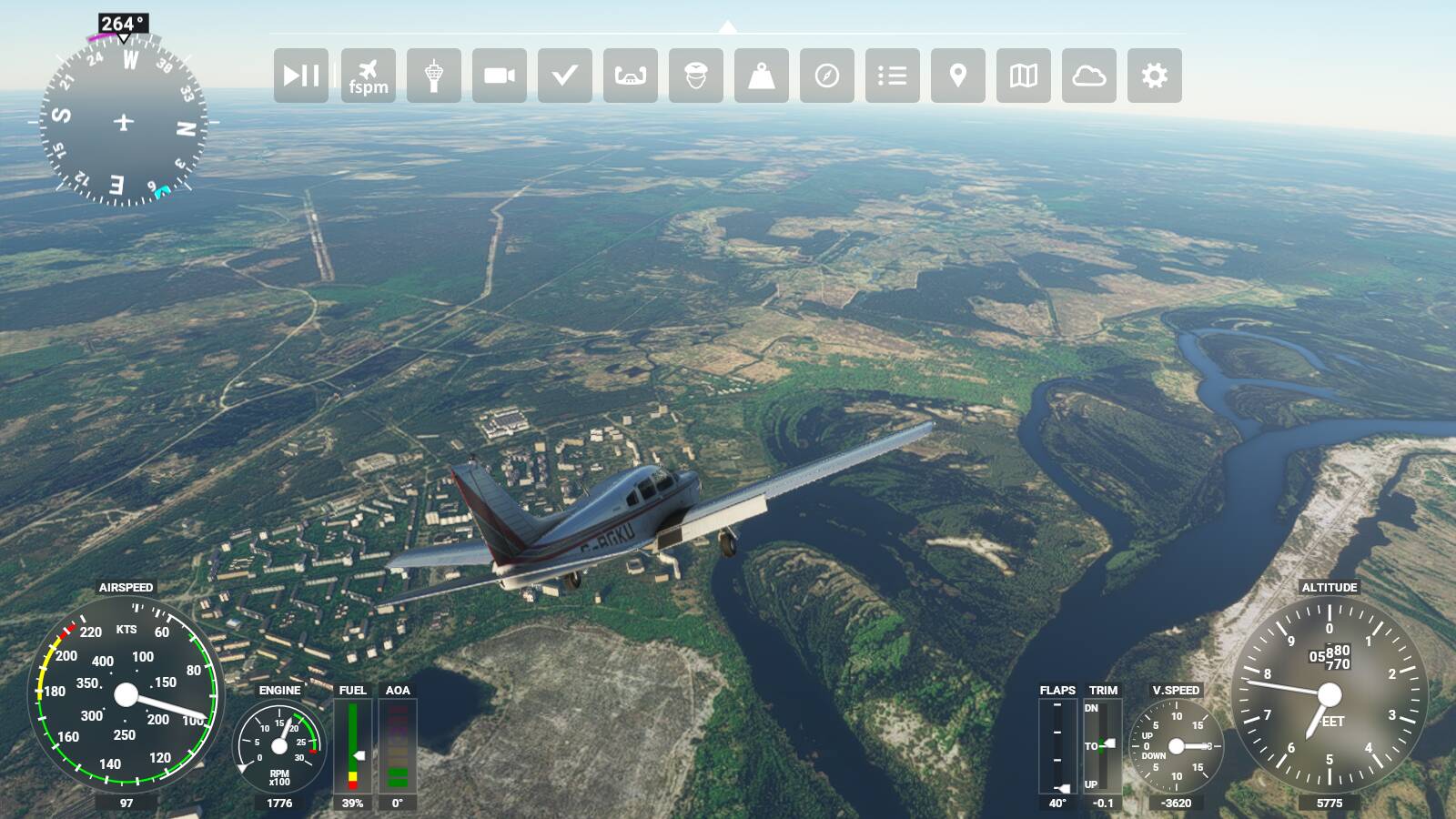This screenshot has width=1456, height=819.
Task: Open the basic controls yoke panel
Action: pyautogui.click(x=631, y=76)
